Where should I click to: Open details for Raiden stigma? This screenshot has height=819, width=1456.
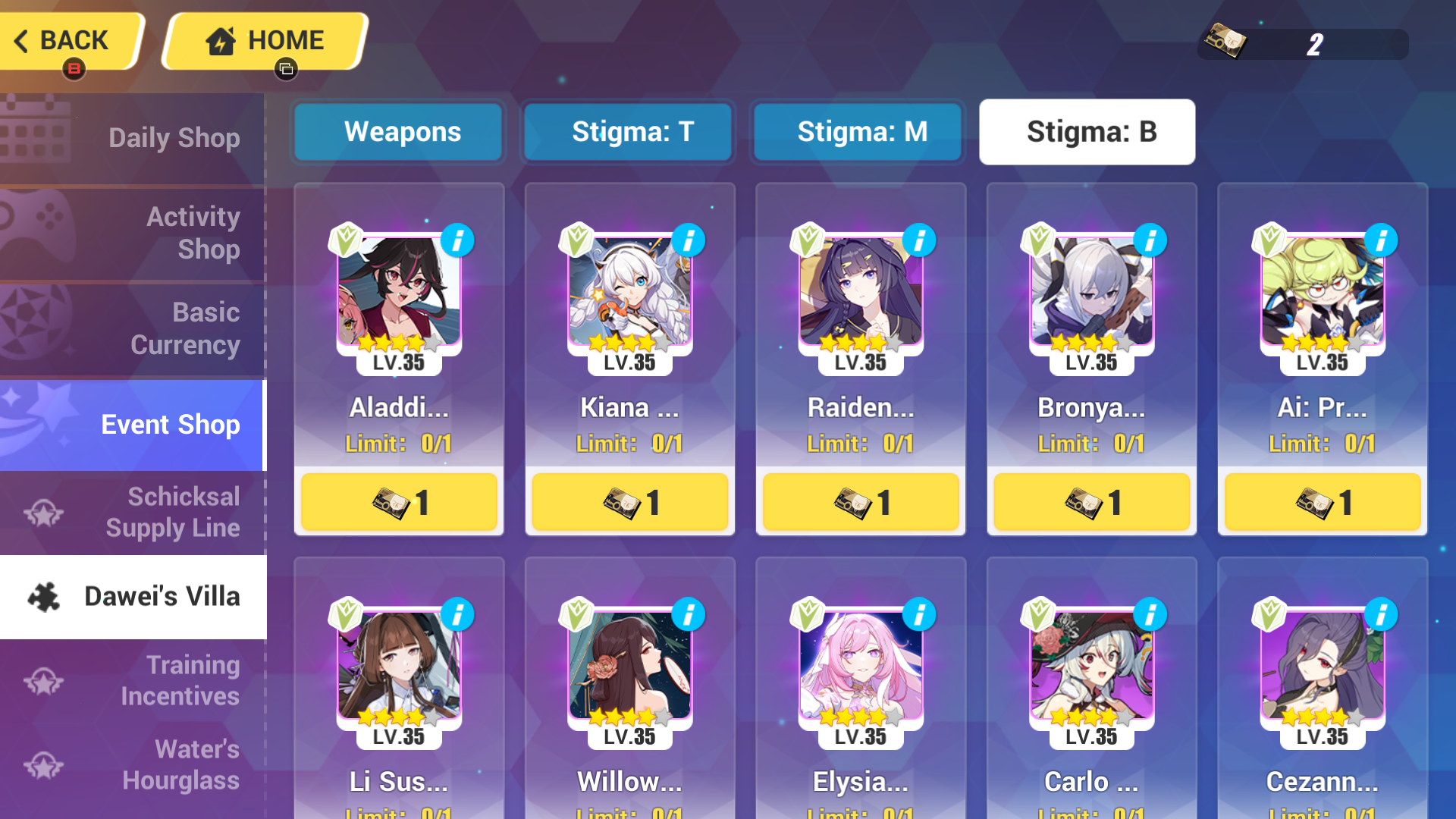pos(919,240)
